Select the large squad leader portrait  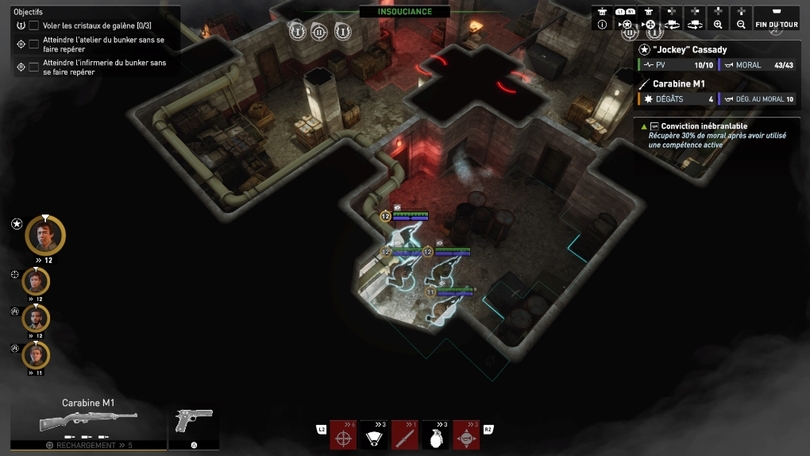pyautogui.click(x=45, y=236)
